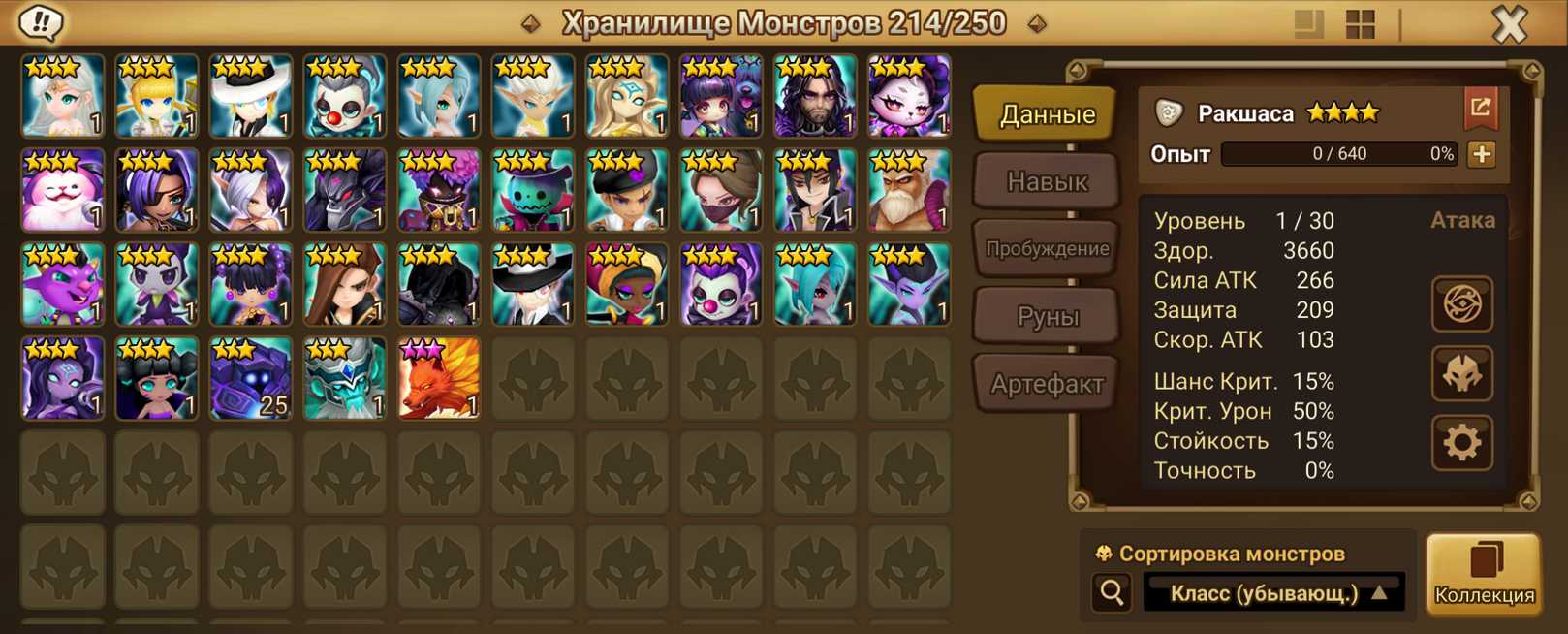Open the chat speech bubble icon
The height and width of the screenshot is (634, 1568).
point(41,22)
